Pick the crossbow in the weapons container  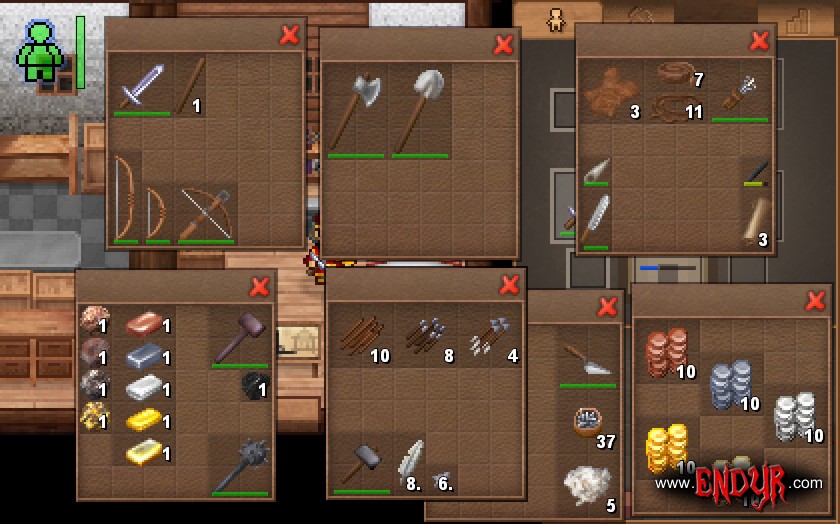click(205, 213)
